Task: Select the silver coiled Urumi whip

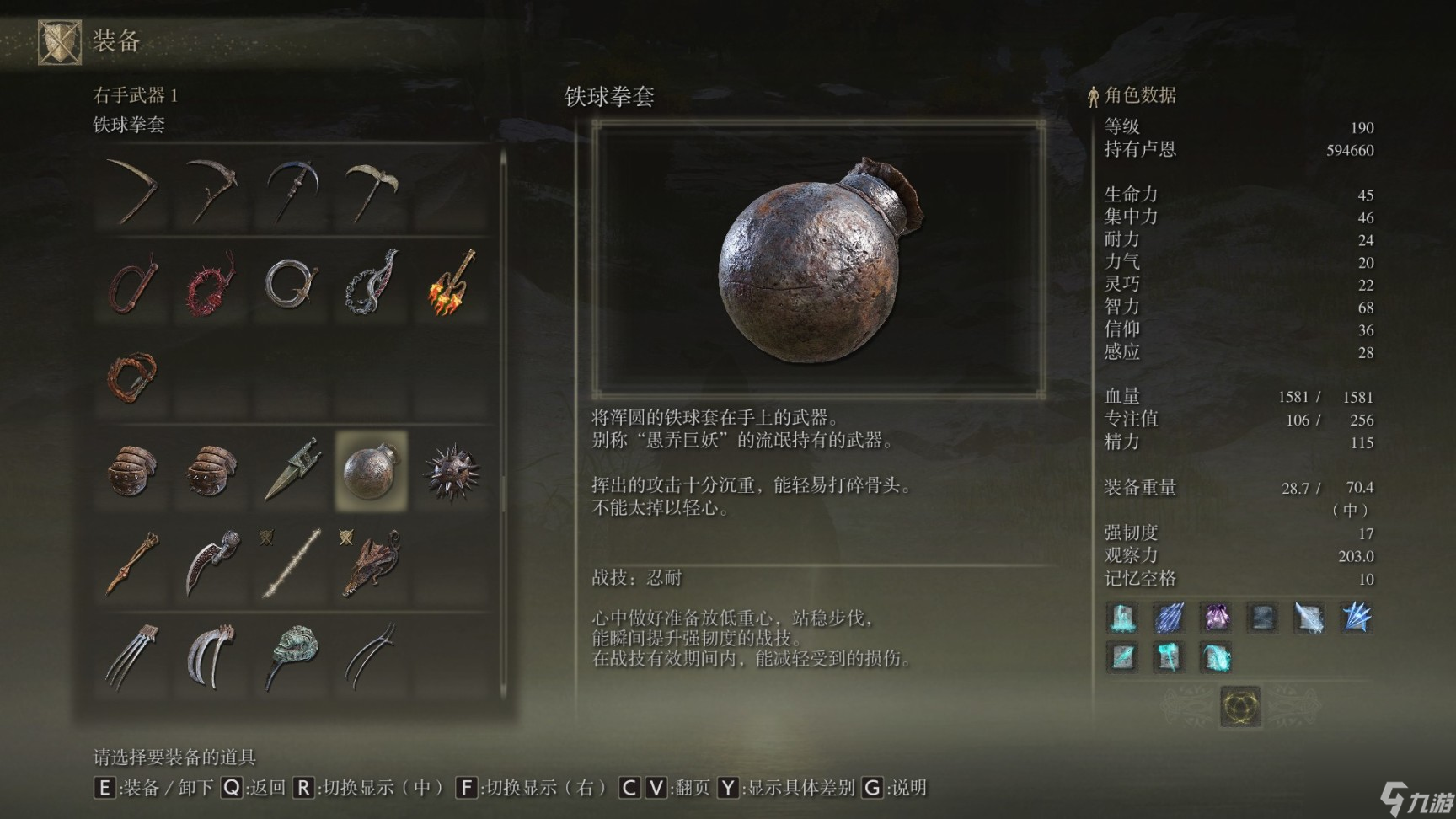Action: [x=291, y=283]
